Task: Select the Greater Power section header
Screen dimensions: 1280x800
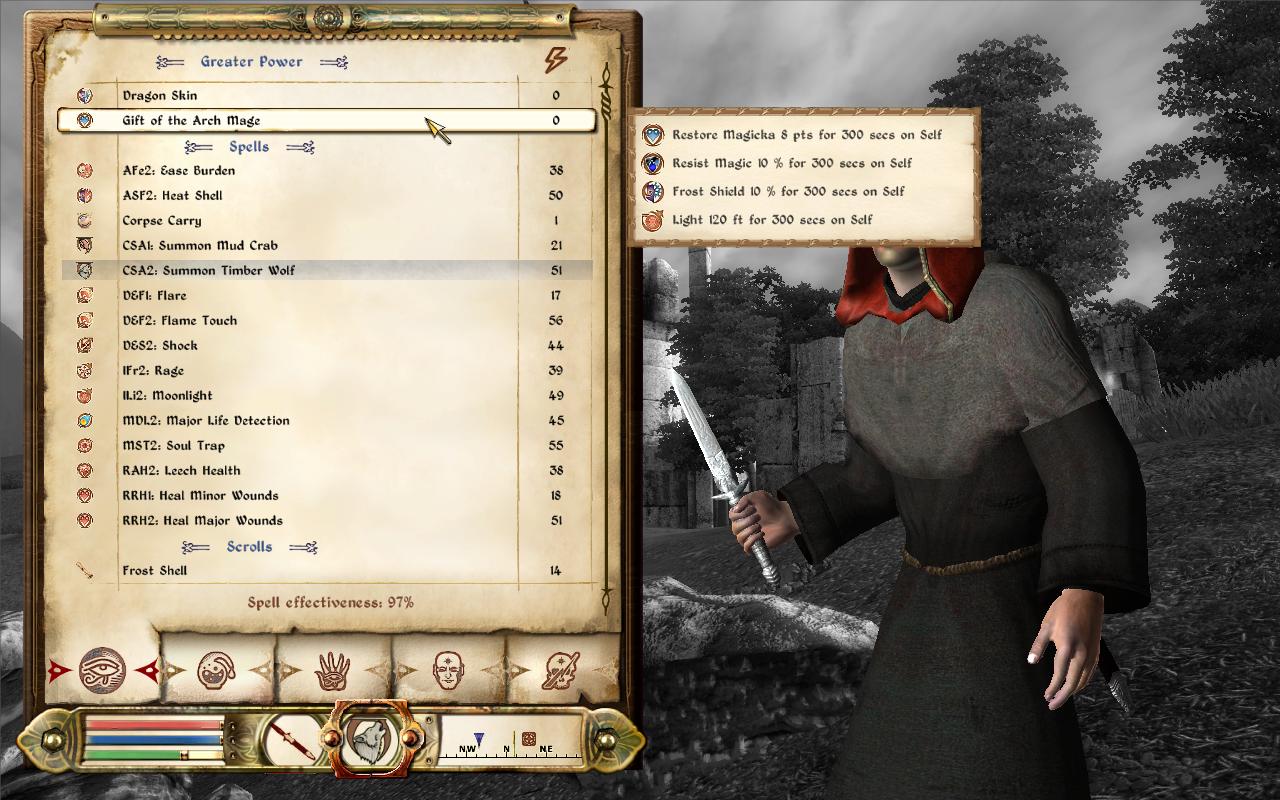Action: [250, 61]
